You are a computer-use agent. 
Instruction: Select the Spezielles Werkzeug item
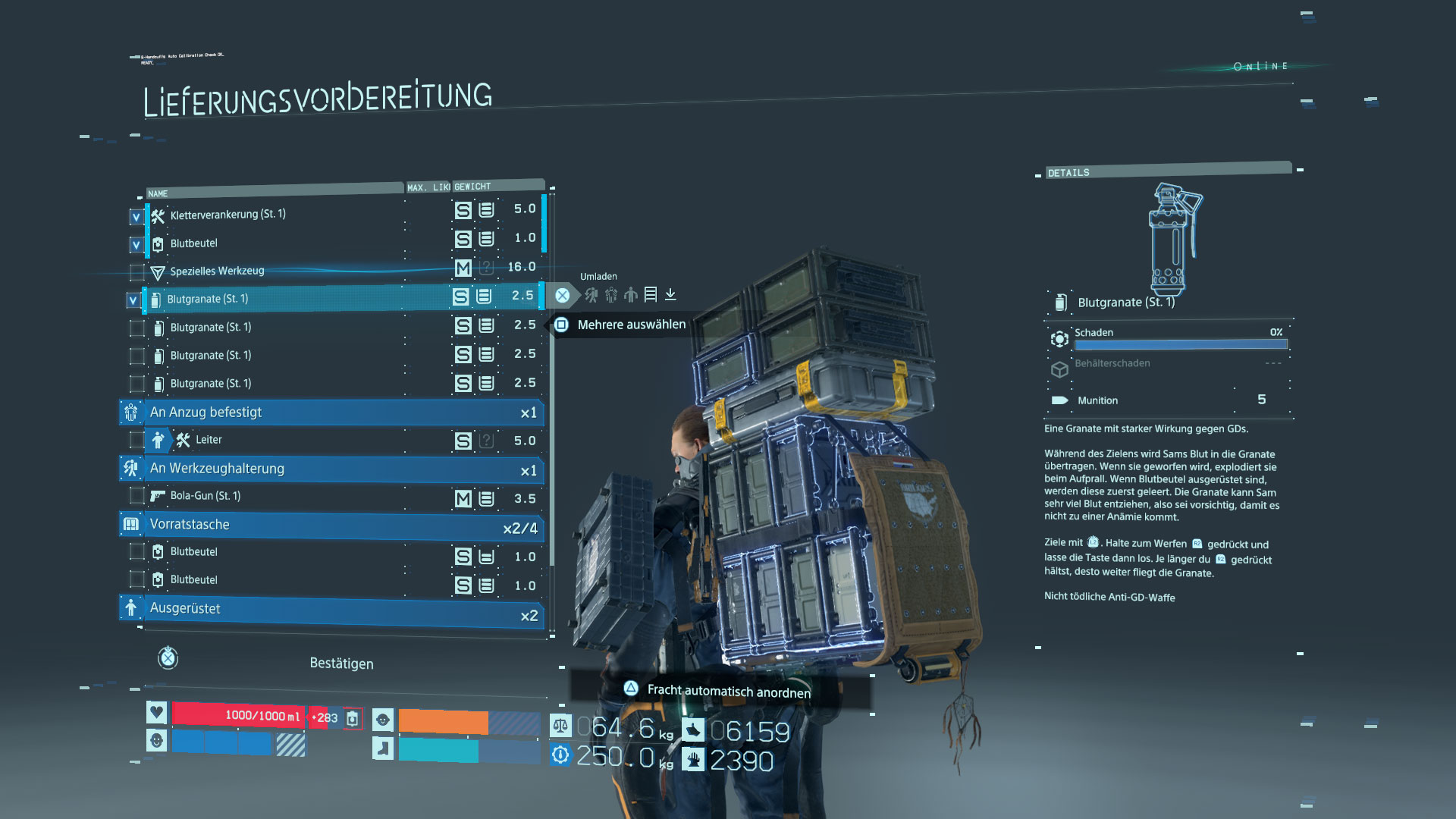coord(217,271)
